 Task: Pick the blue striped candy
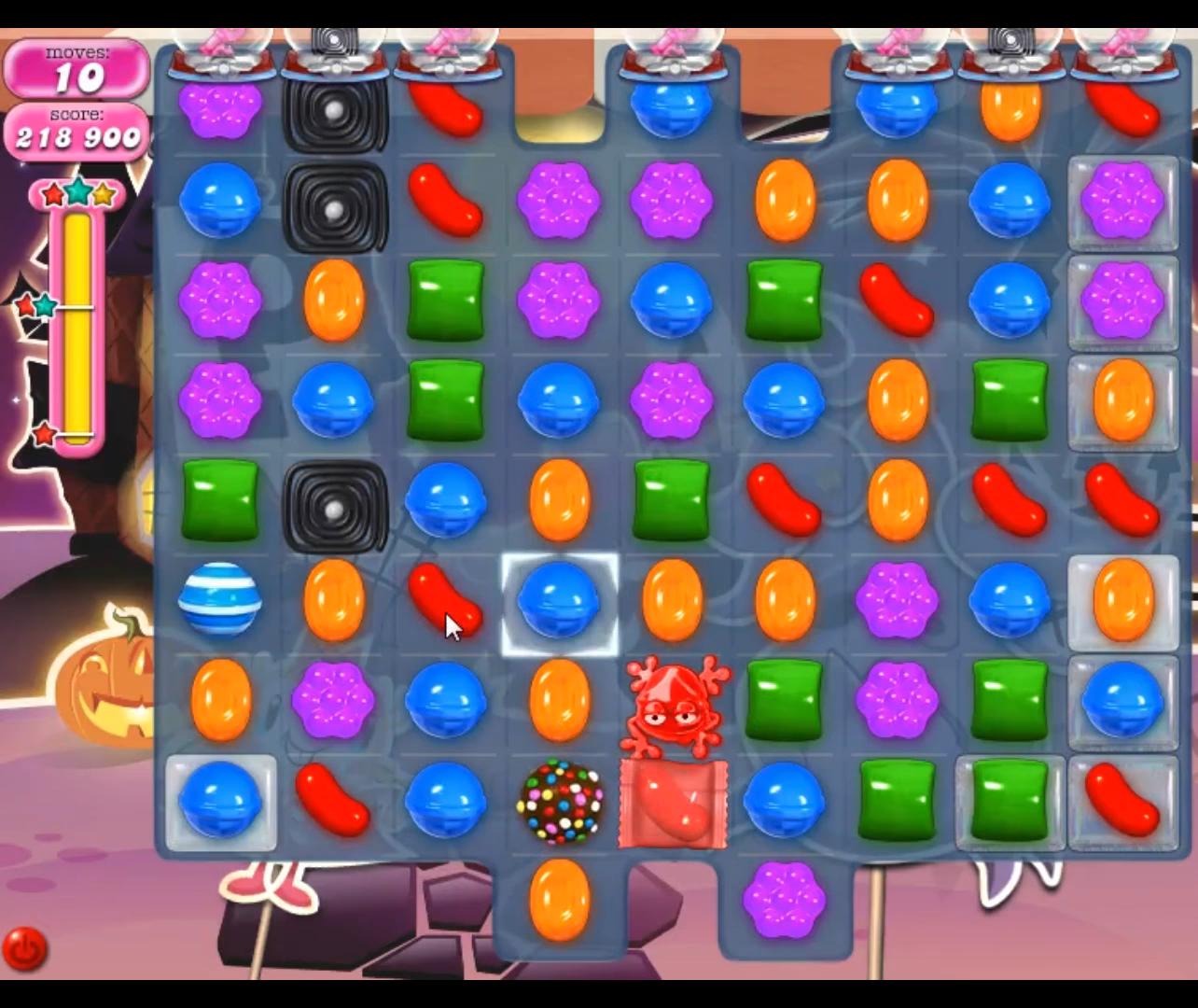(219, 599)
